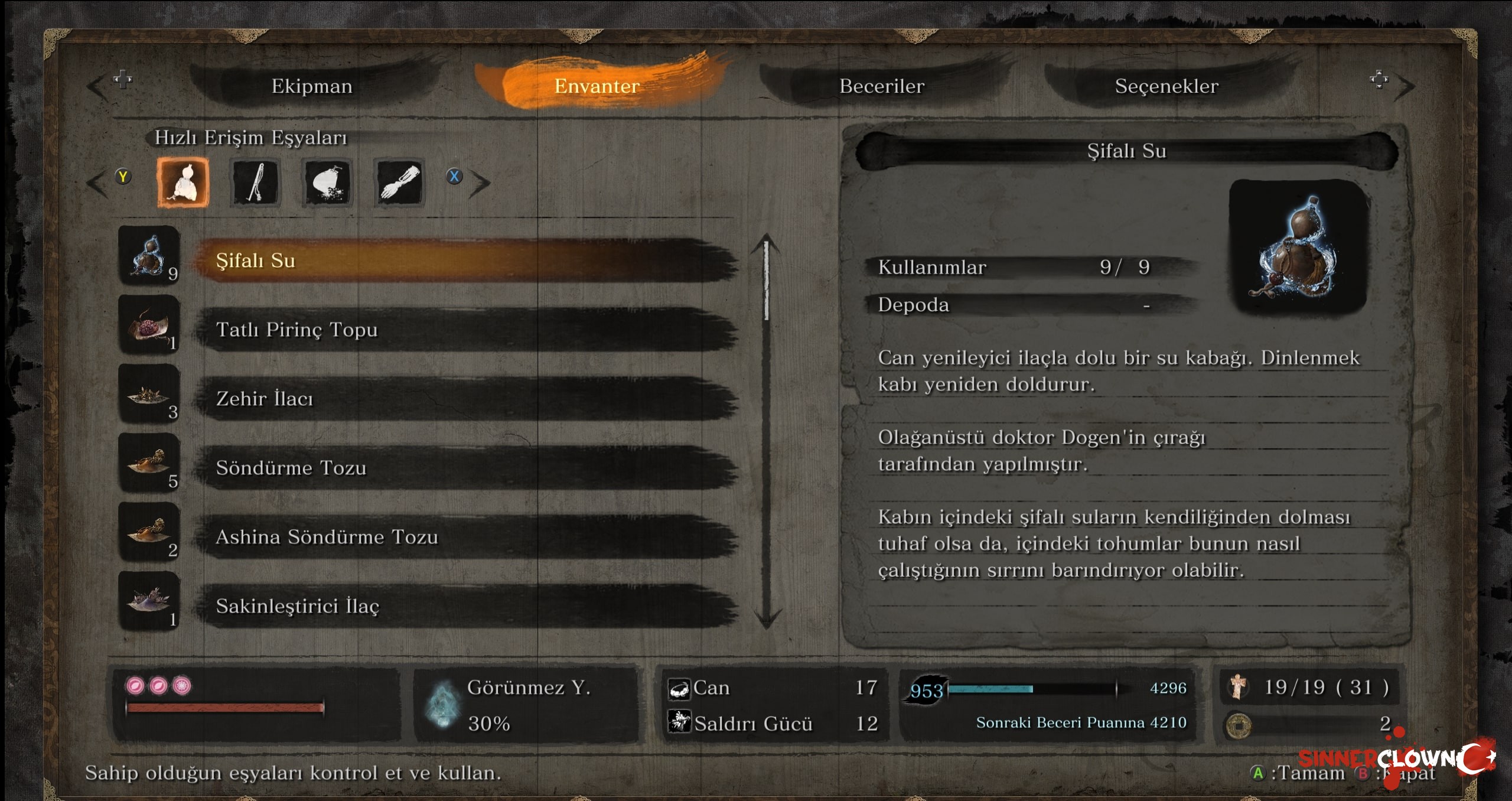Select the healing gourd quick-access category
Image resolution: width=1512 pixels, height=801 pixels.
[x=183, y=183]
